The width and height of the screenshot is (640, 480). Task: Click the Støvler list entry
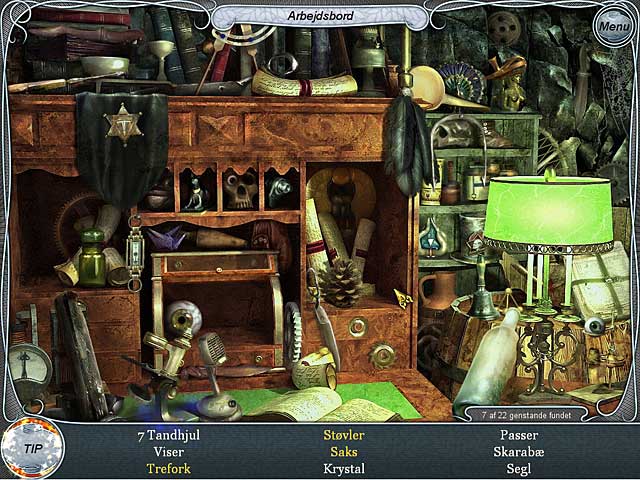[343, 436]
